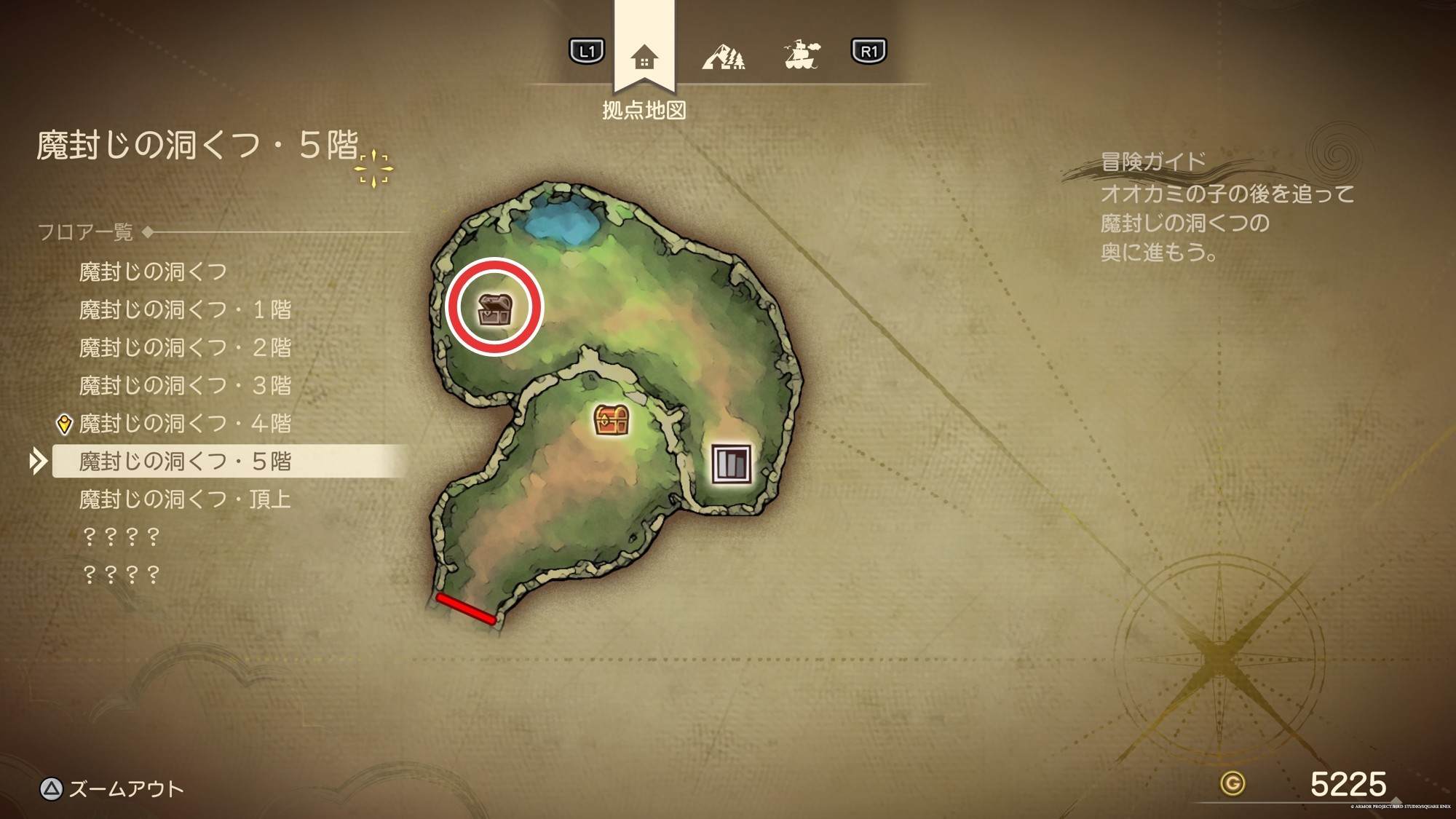Select the first ???? floor entry
This screenshot has width=1456, height=819.
point(121,537)
